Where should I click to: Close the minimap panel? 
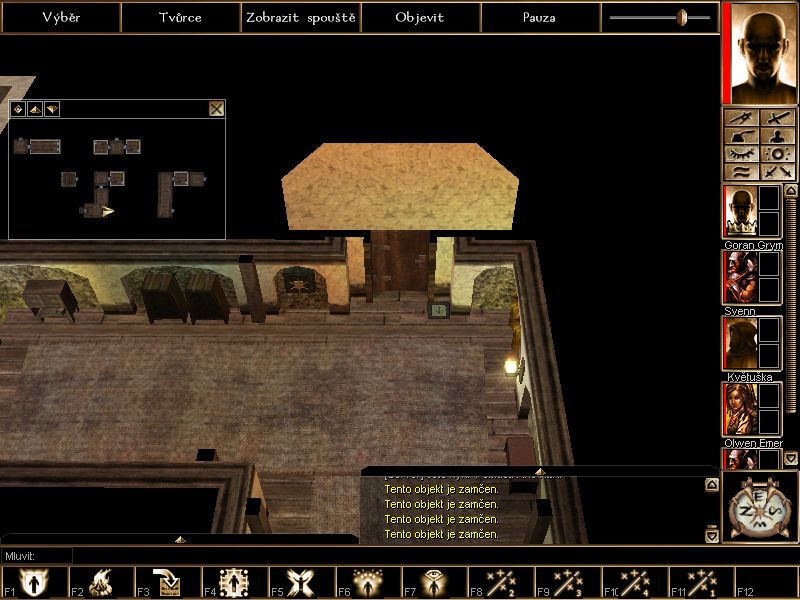point(216,109)
